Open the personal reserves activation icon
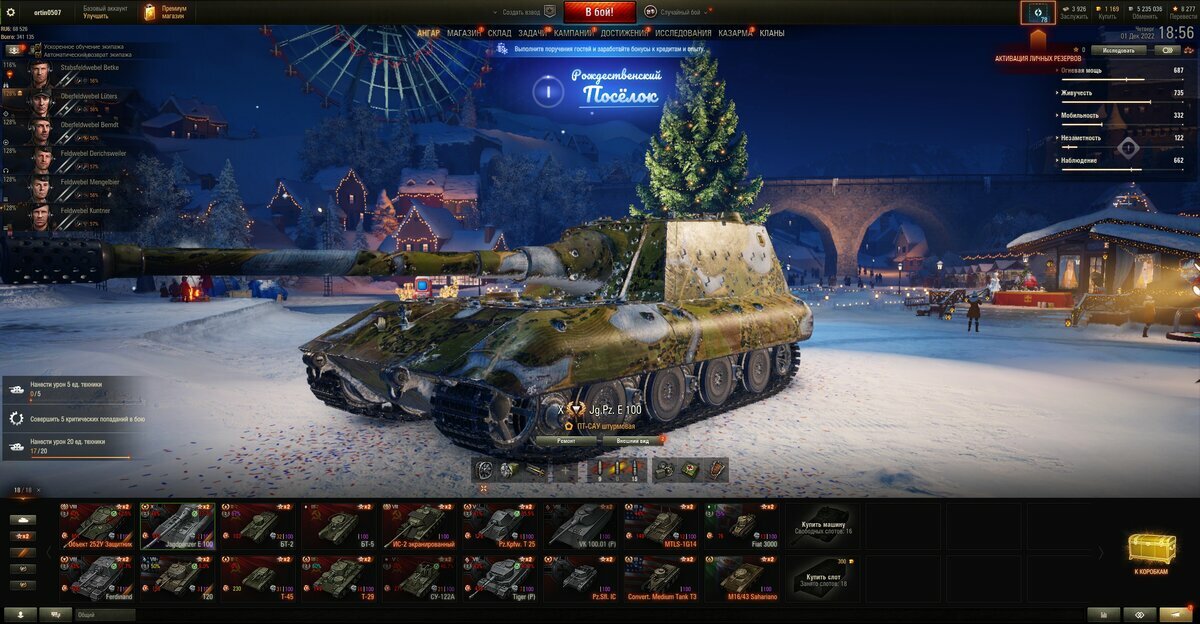The image size is (1200, 624). click(1037, 13)
